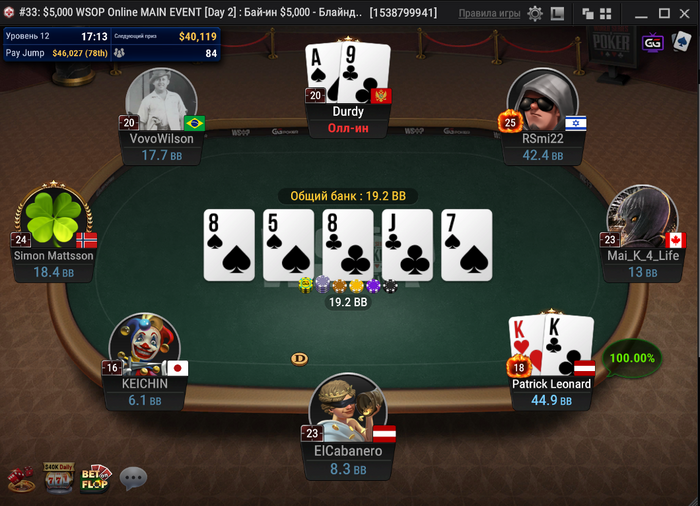Open the spade card icon beside GG
The height and width of the screenshot is (506, 700).
pyautogui.click(x=681, y=43)
